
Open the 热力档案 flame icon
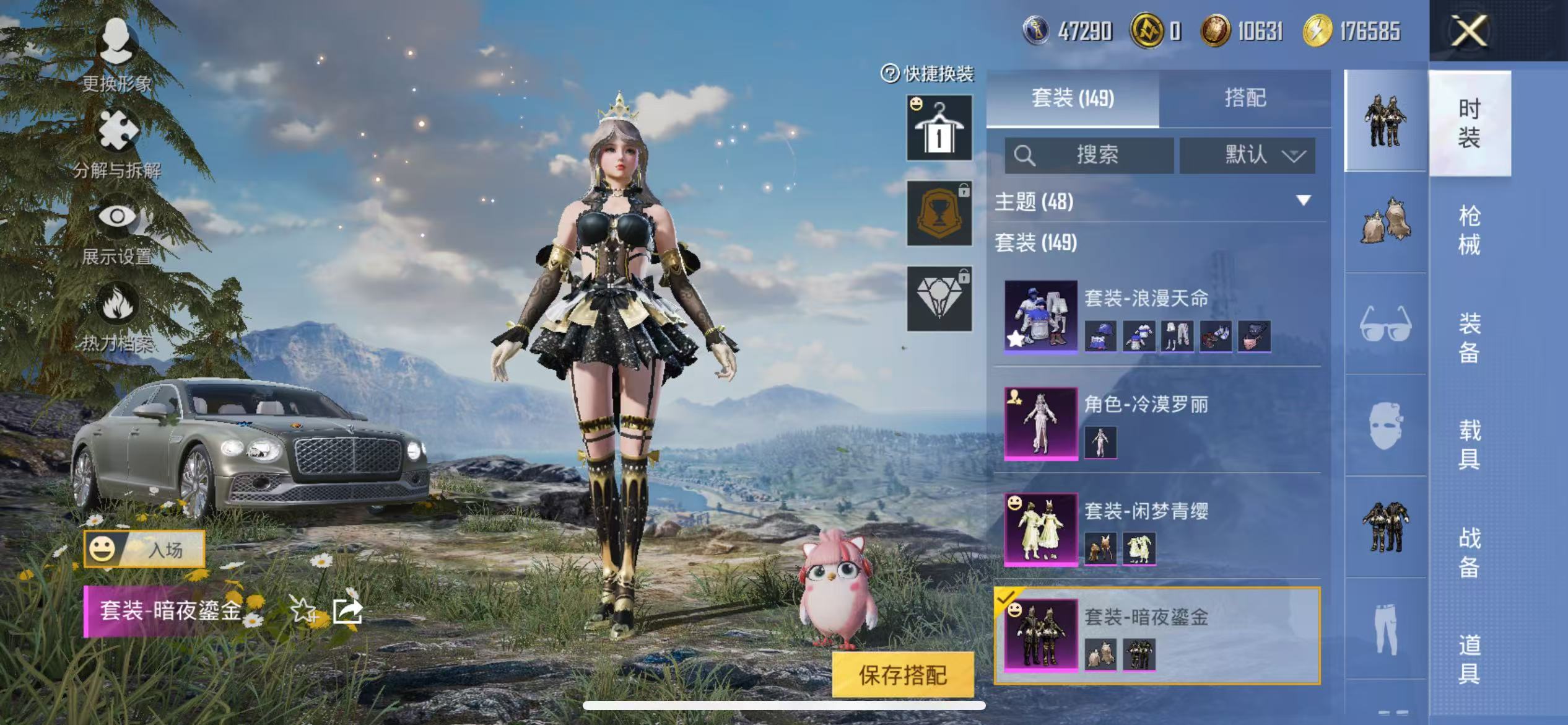[x=116, y=317]
